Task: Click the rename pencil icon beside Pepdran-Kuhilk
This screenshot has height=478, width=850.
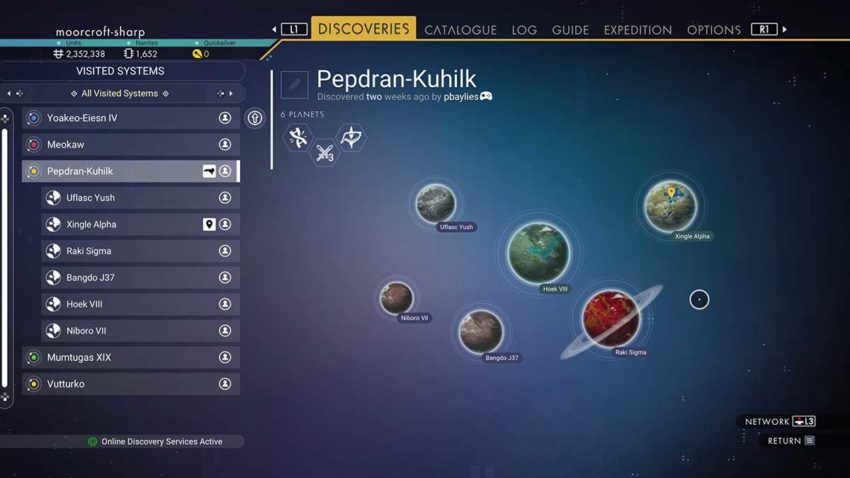Action: pos(294,85)
